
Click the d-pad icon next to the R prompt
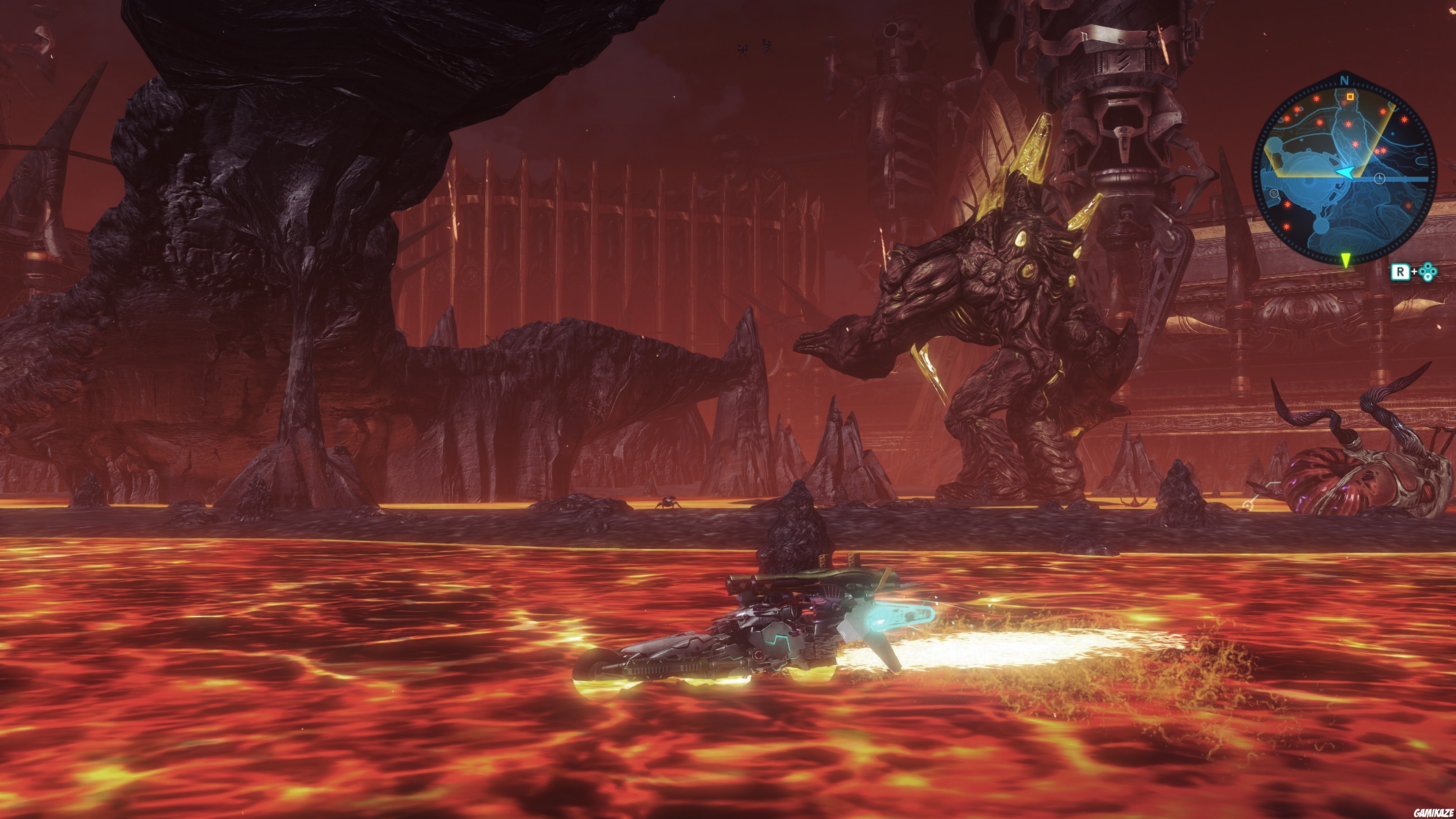tap(1428, 273)
